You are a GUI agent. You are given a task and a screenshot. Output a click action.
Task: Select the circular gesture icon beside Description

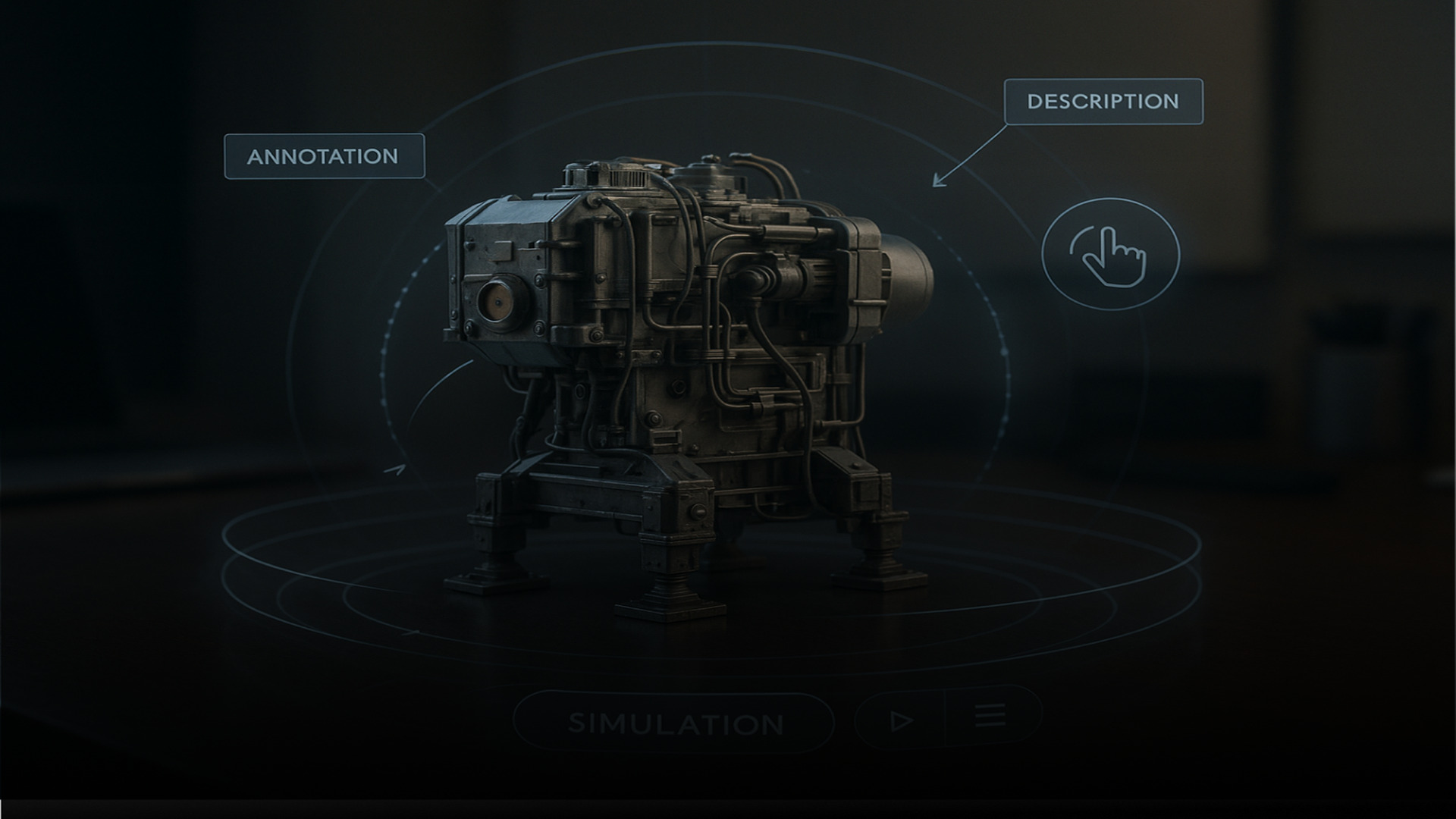pyautogui.click(x=1112, y=256)
